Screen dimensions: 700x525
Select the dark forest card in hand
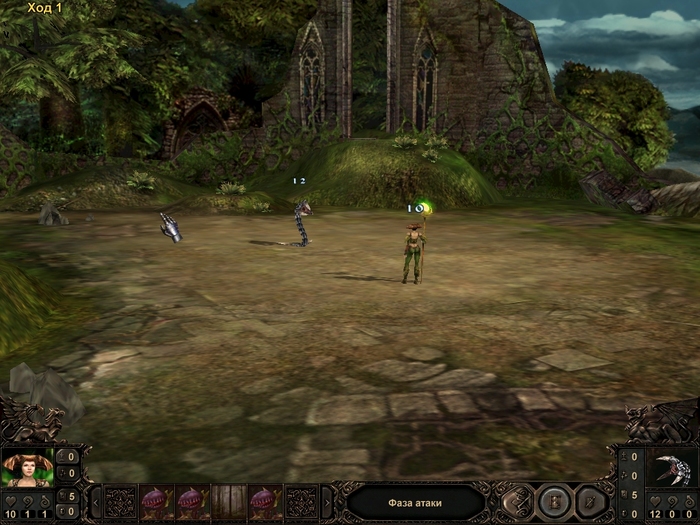228,501
